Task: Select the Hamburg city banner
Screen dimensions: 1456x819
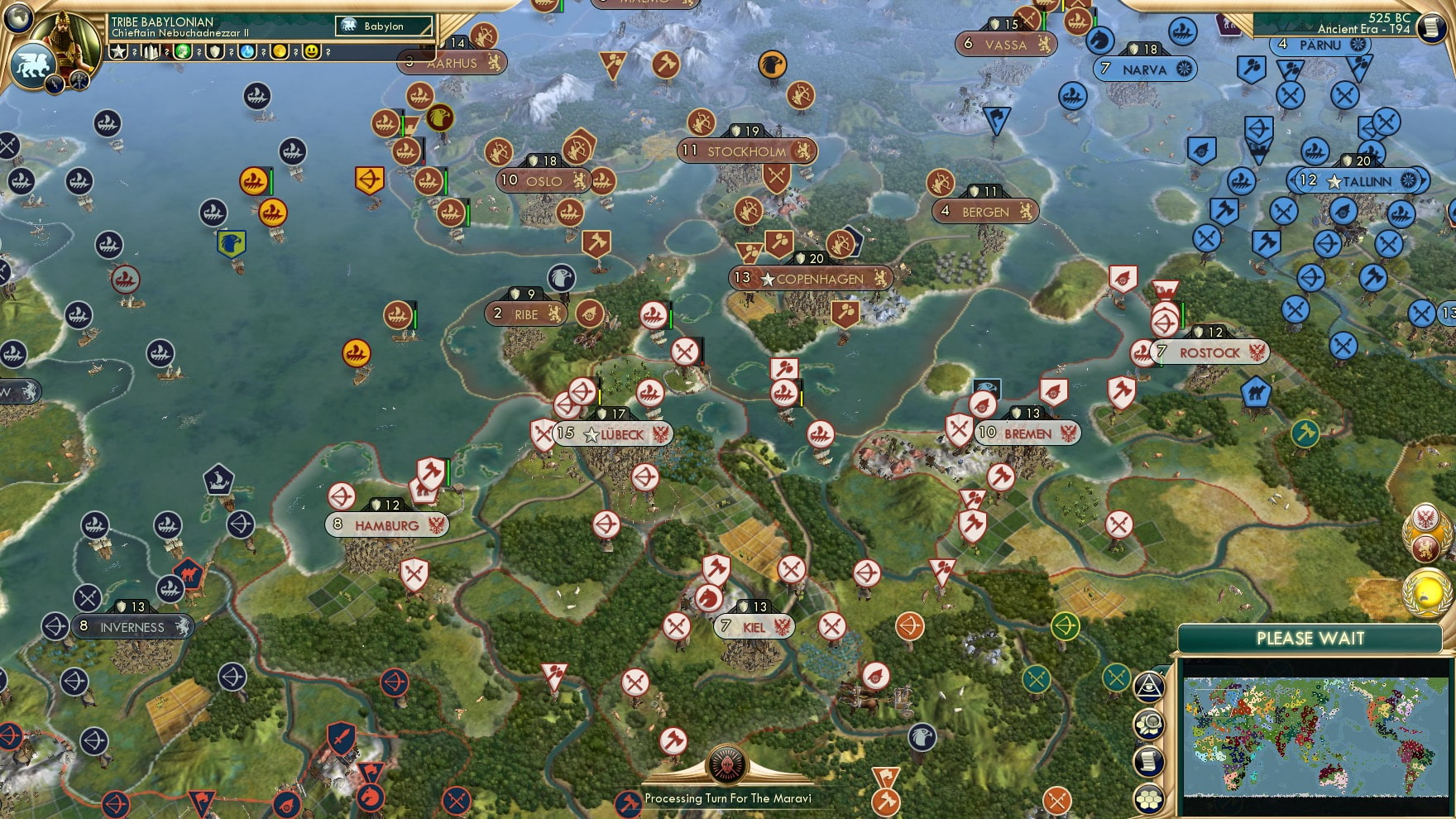Action: tap(387, 523)
